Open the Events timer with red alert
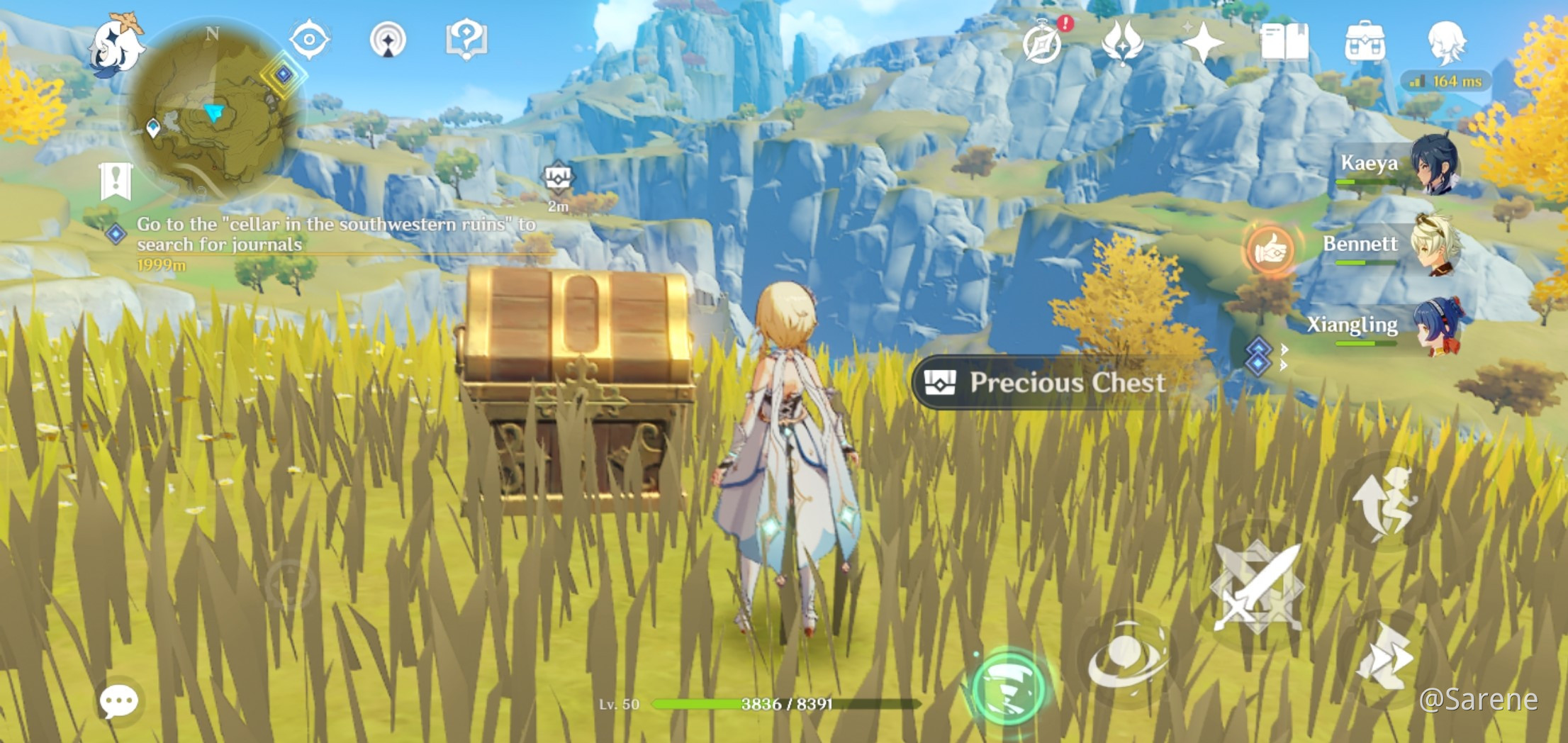The image size is (1568, 743). pyautogui.click(x=1040, y=45)
